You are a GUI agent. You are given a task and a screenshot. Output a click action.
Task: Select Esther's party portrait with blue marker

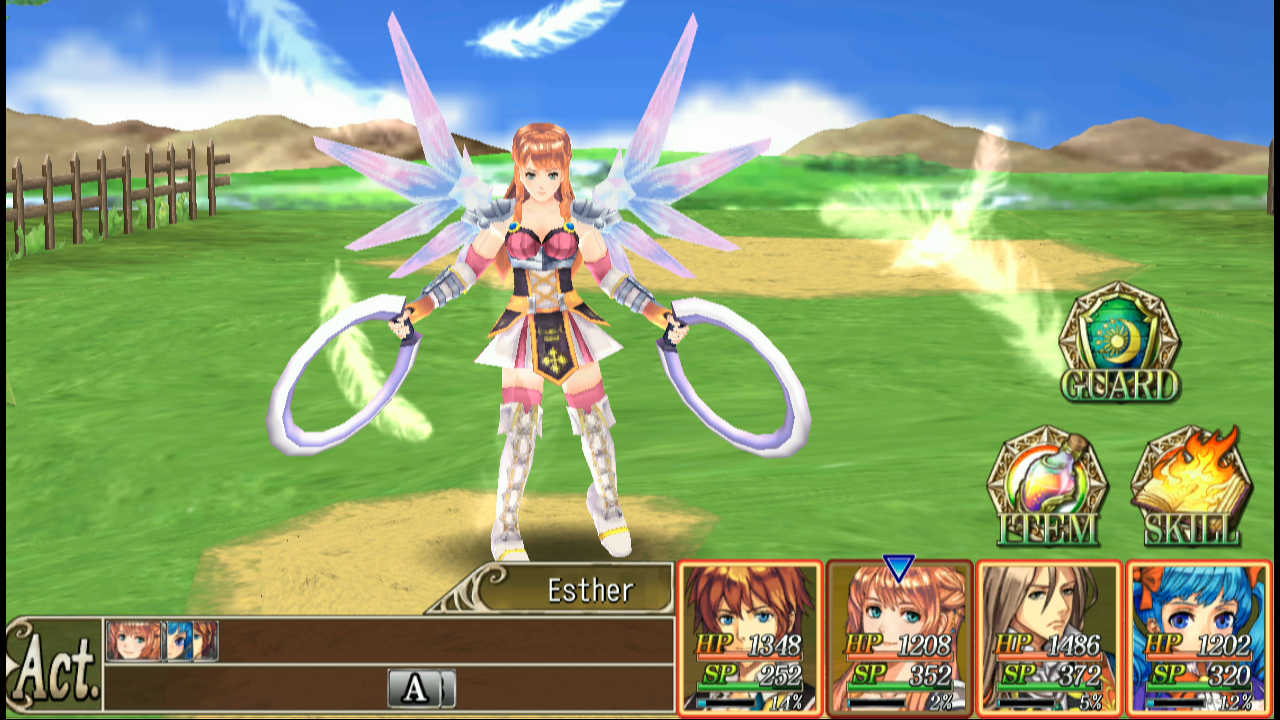coord(899,638)
